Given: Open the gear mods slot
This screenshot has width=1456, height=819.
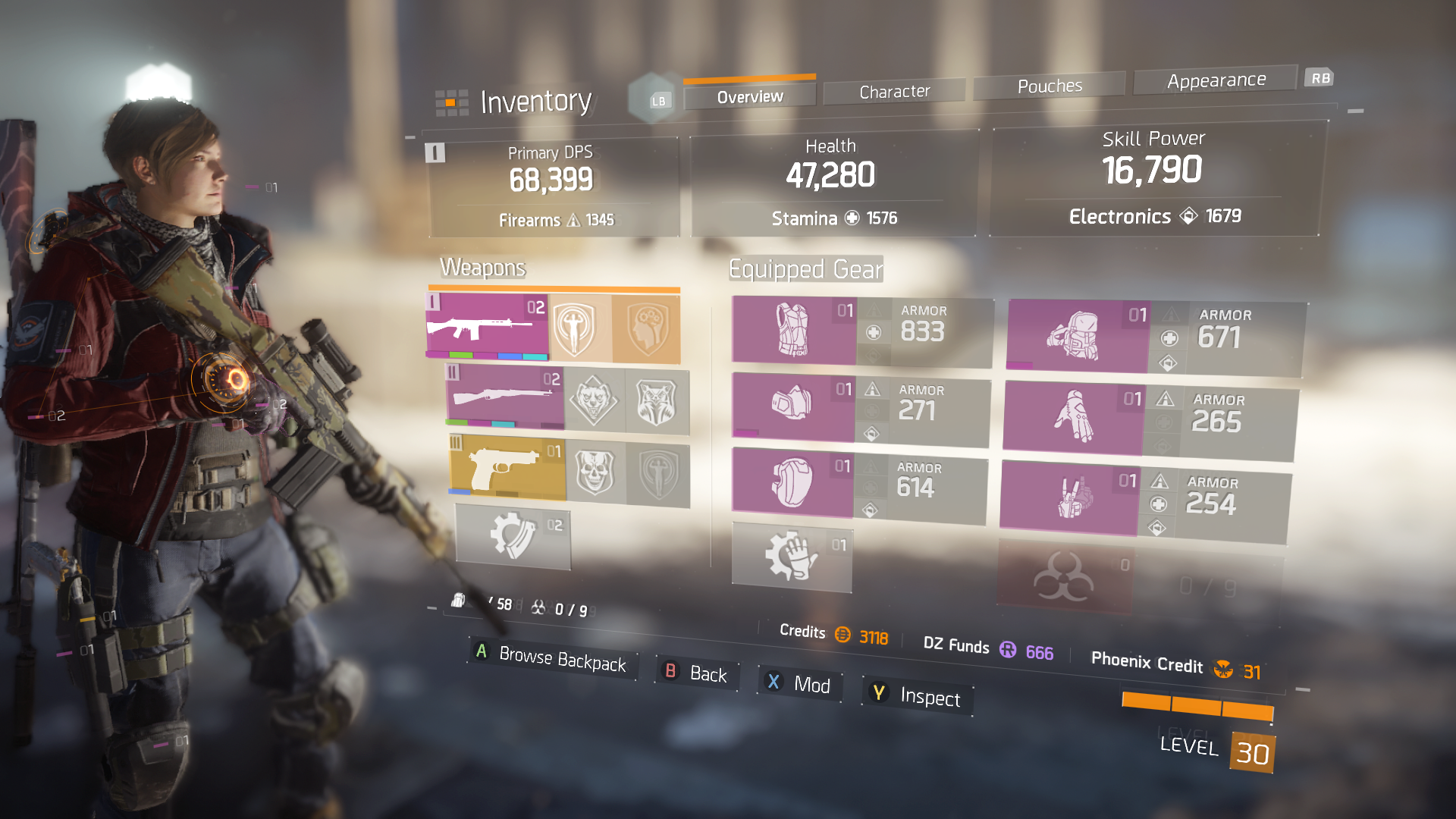Looking at the screenshot, I should (x=791, y=556).
